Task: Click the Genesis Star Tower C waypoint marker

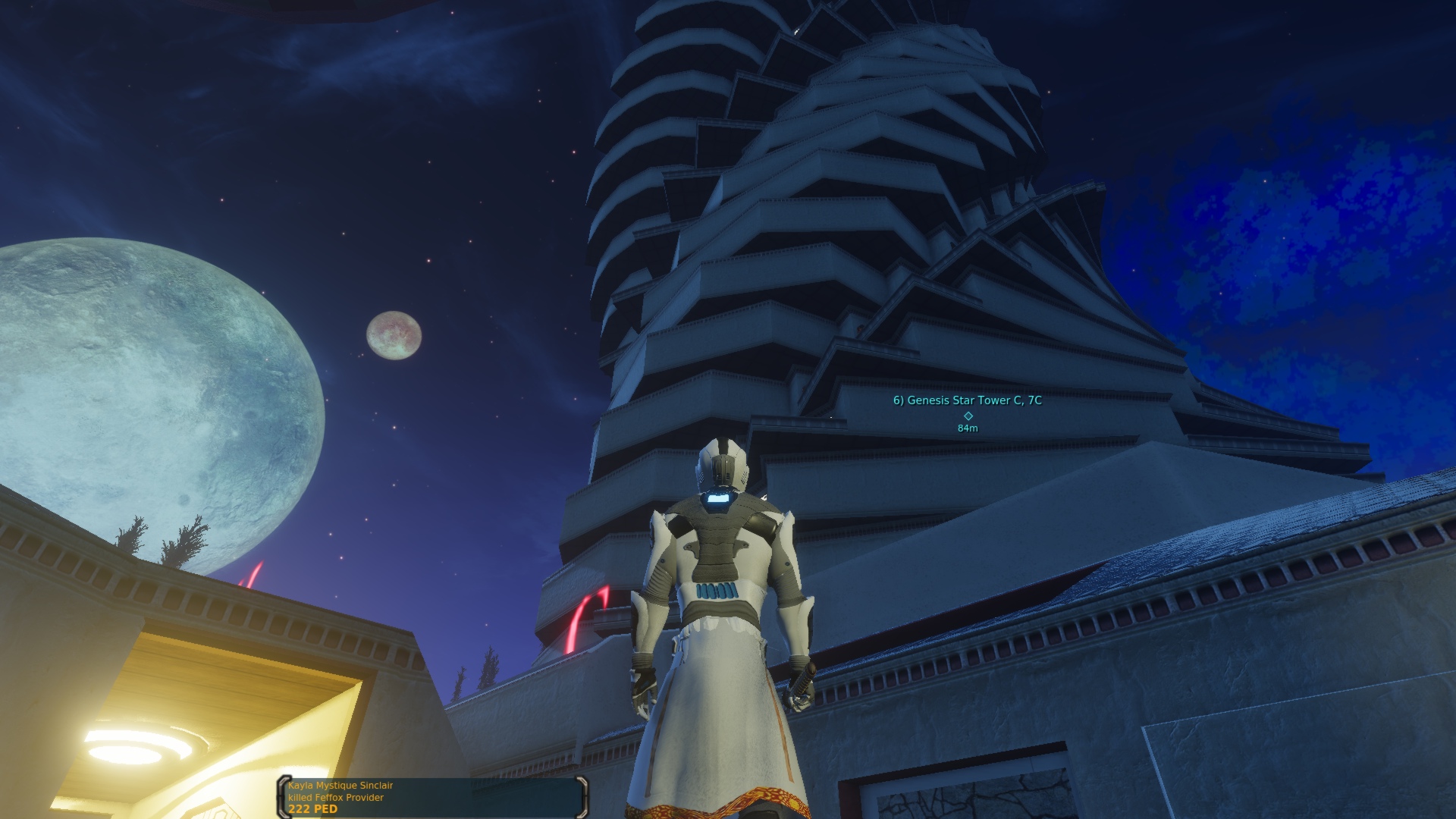Action: click(968, 416)
